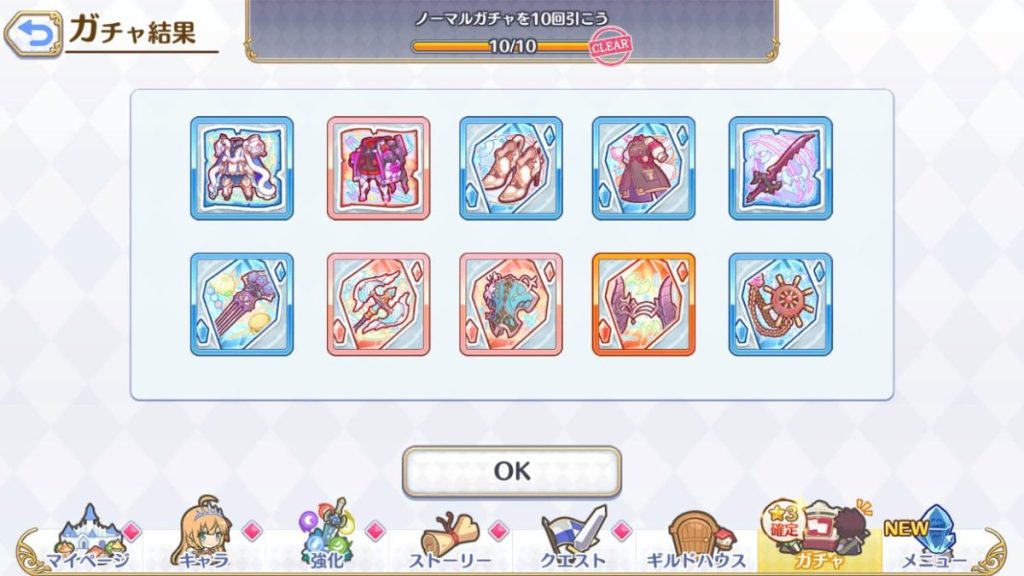Go back using the return arrow
Viewport: 1024px width, 576px height.
(32, 35)
